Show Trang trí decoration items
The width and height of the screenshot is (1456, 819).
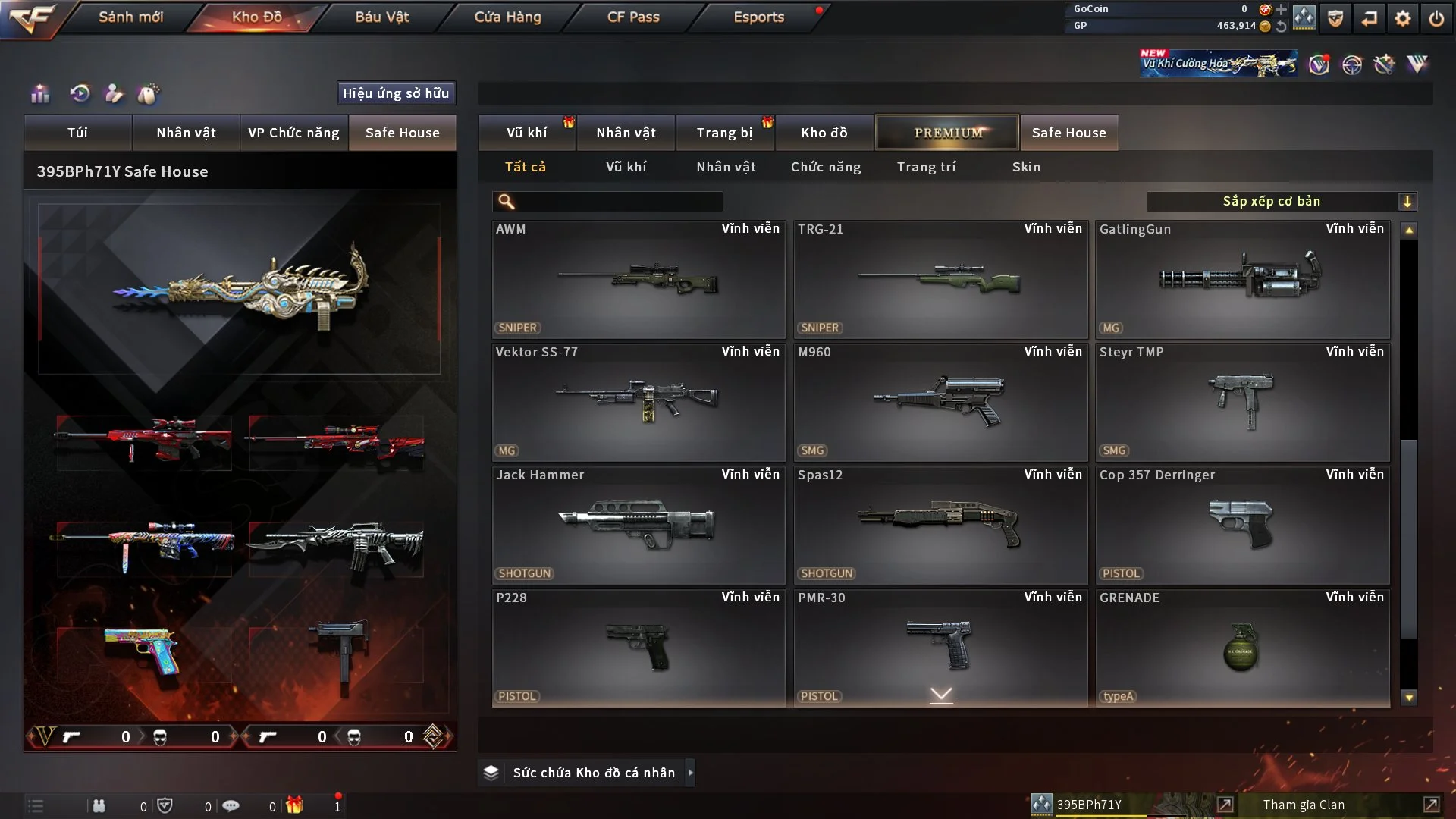(926, 167)
